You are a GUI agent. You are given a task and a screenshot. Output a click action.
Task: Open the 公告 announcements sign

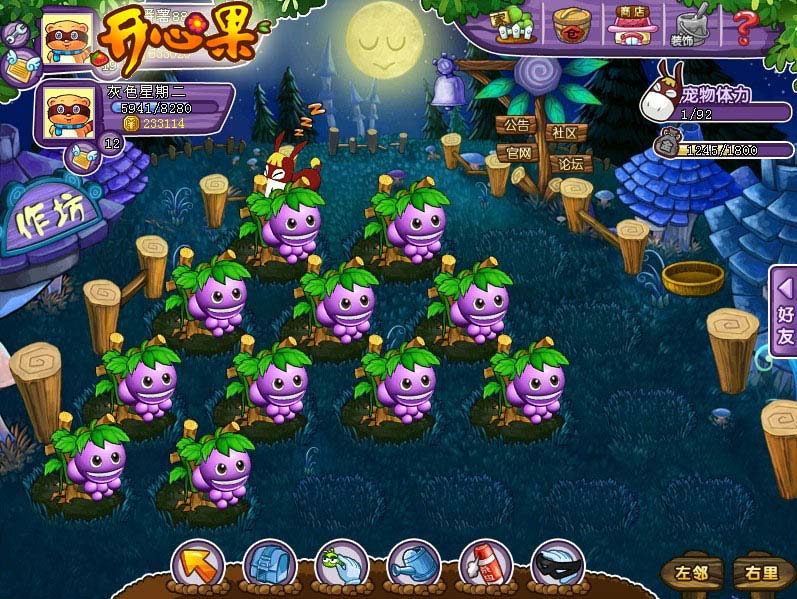pos(516,127)
